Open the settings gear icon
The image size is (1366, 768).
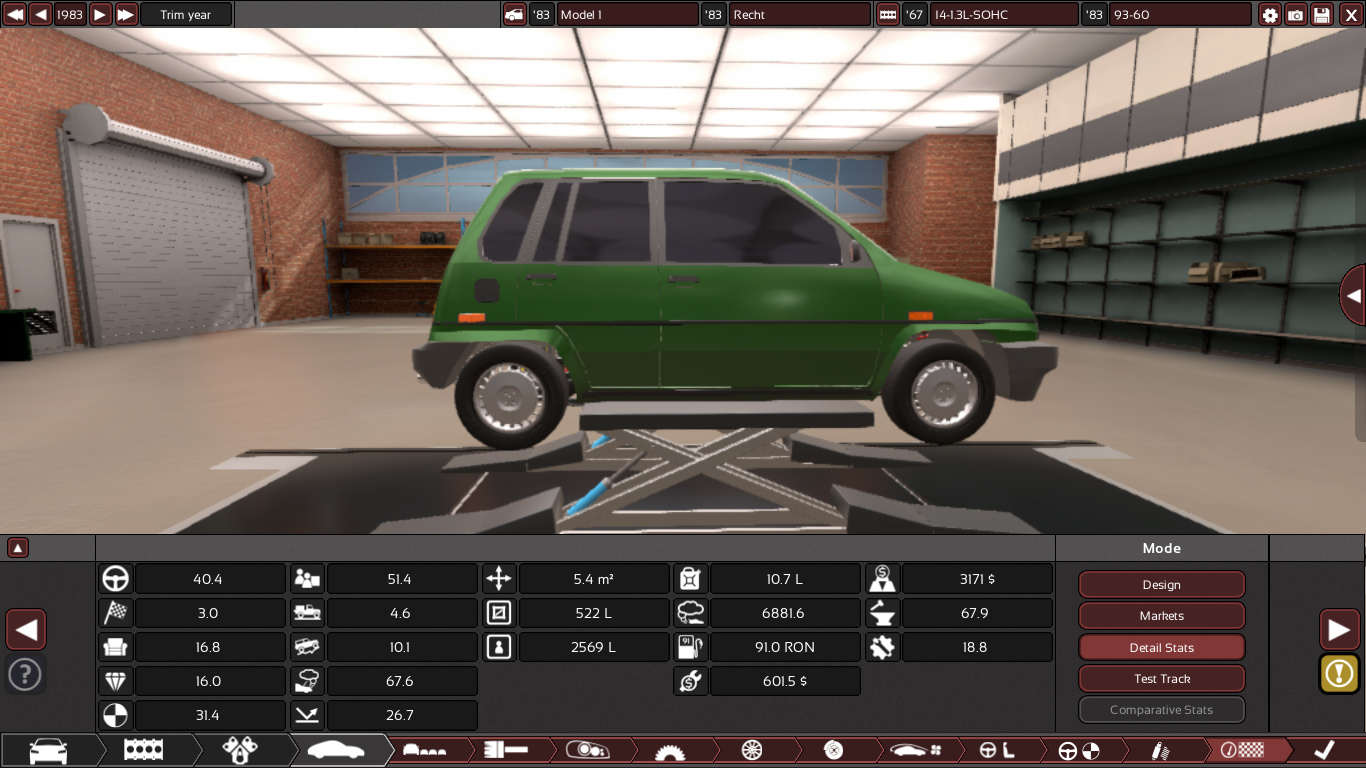[1270, 15]
